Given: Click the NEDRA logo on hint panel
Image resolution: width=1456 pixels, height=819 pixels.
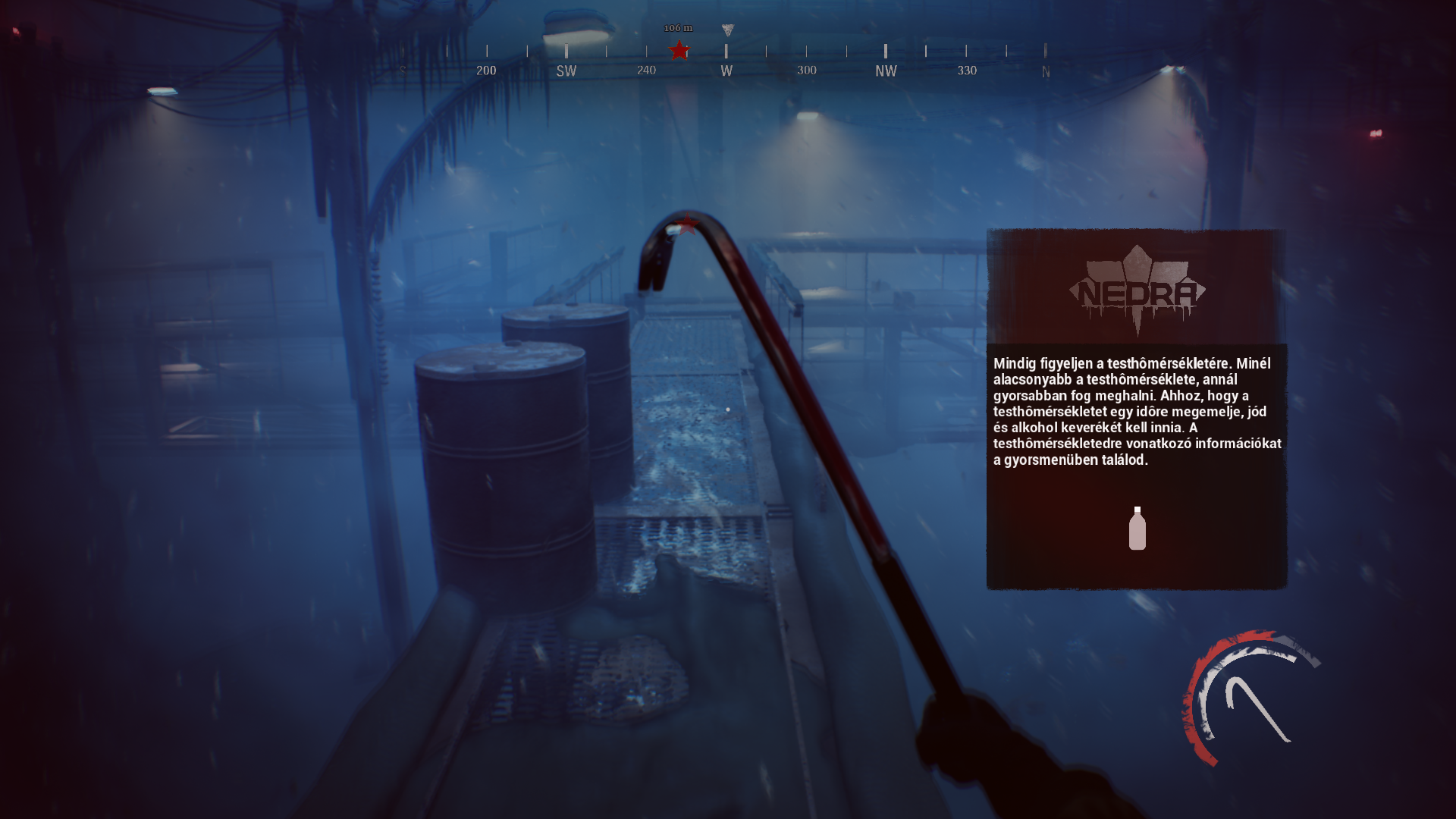Looking at the screenshot, I should 1137,291.
